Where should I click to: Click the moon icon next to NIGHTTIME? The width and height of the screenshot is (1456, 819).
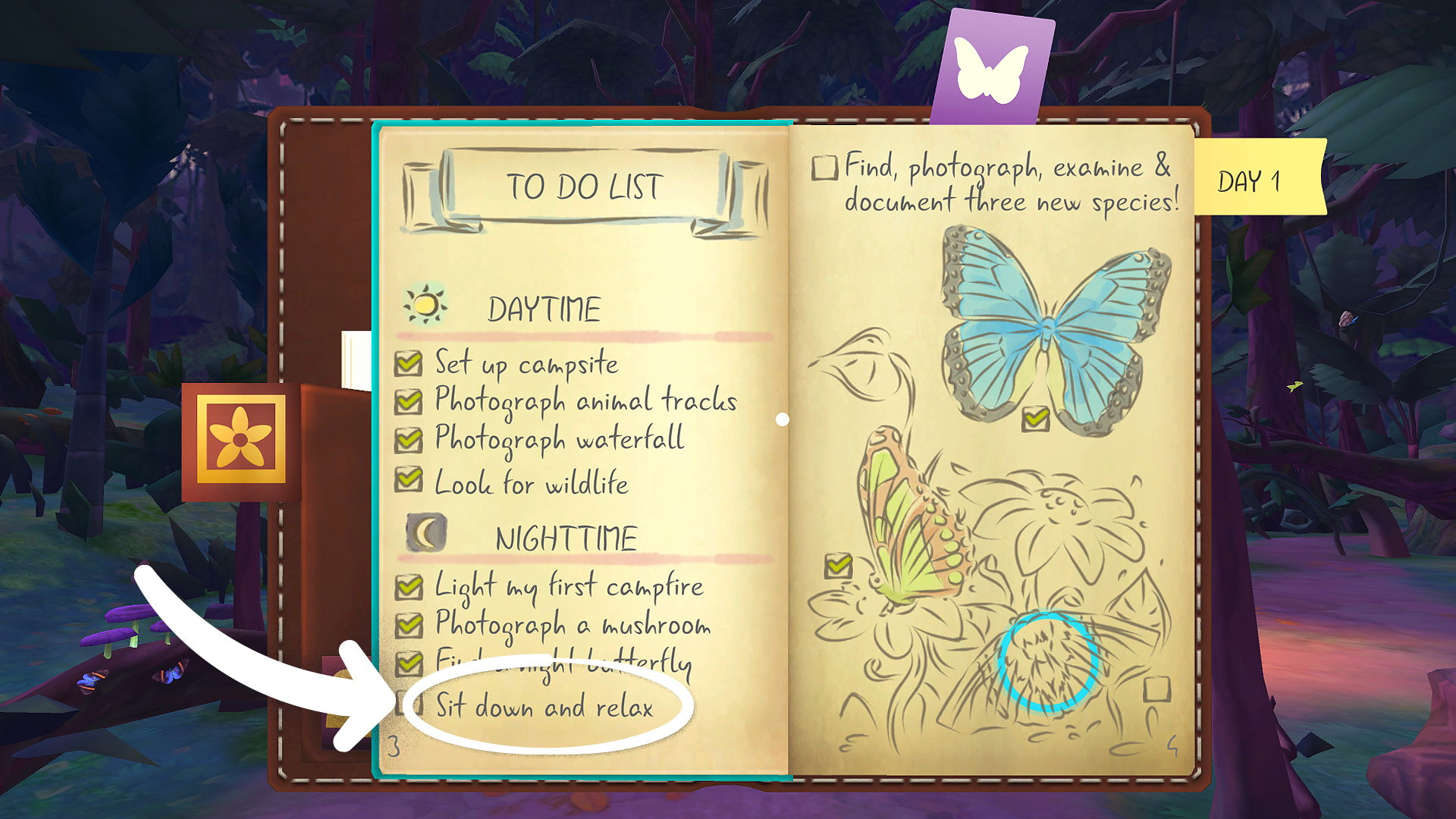[x=425, y=533]
